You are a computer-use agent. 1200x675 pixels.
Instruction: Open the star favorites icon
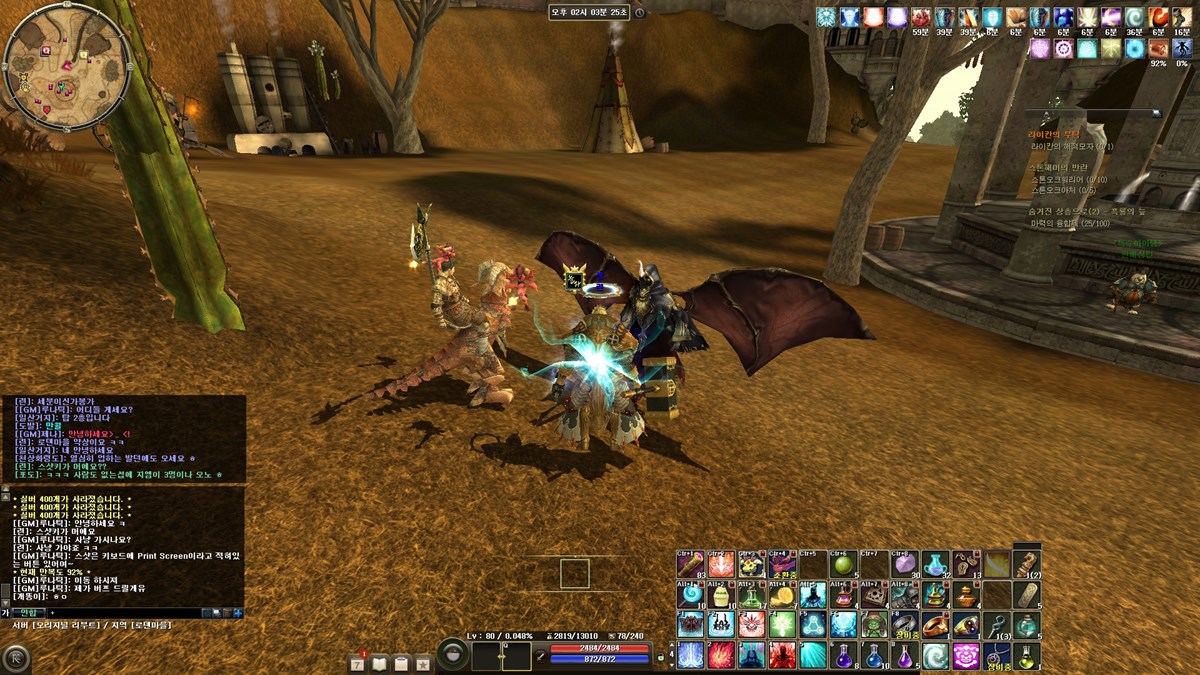click(423, 663)
